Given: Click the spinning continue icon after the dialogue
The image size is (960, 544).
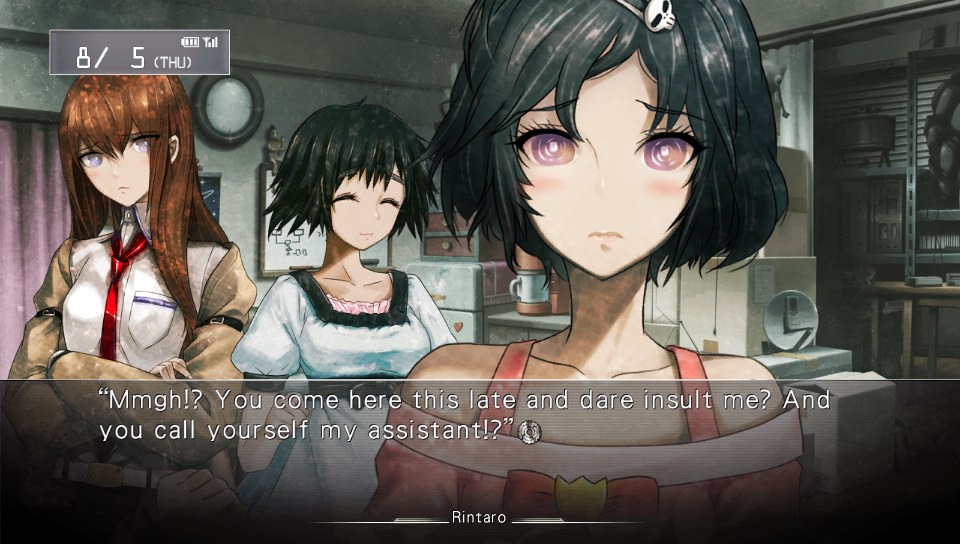Looking at the screenshot, I should (532, 430).
